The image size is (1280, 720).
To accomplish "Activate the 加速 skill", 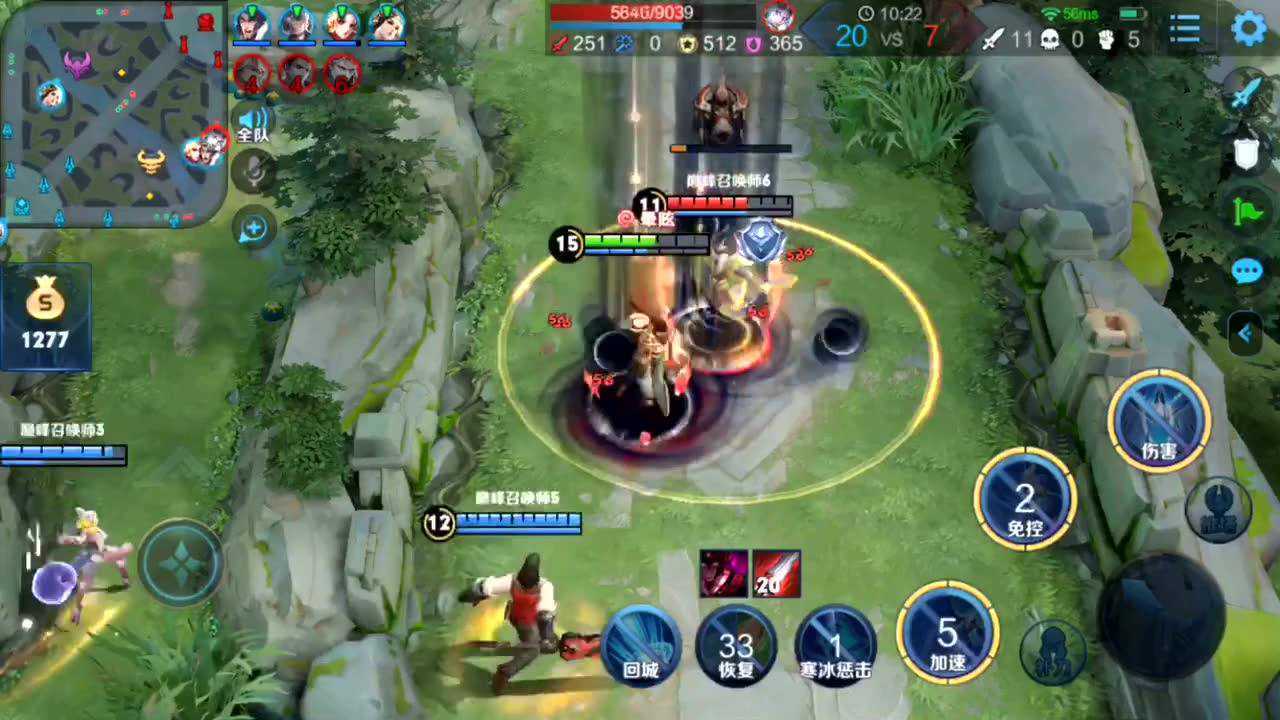I will click(x=947, y=632).
